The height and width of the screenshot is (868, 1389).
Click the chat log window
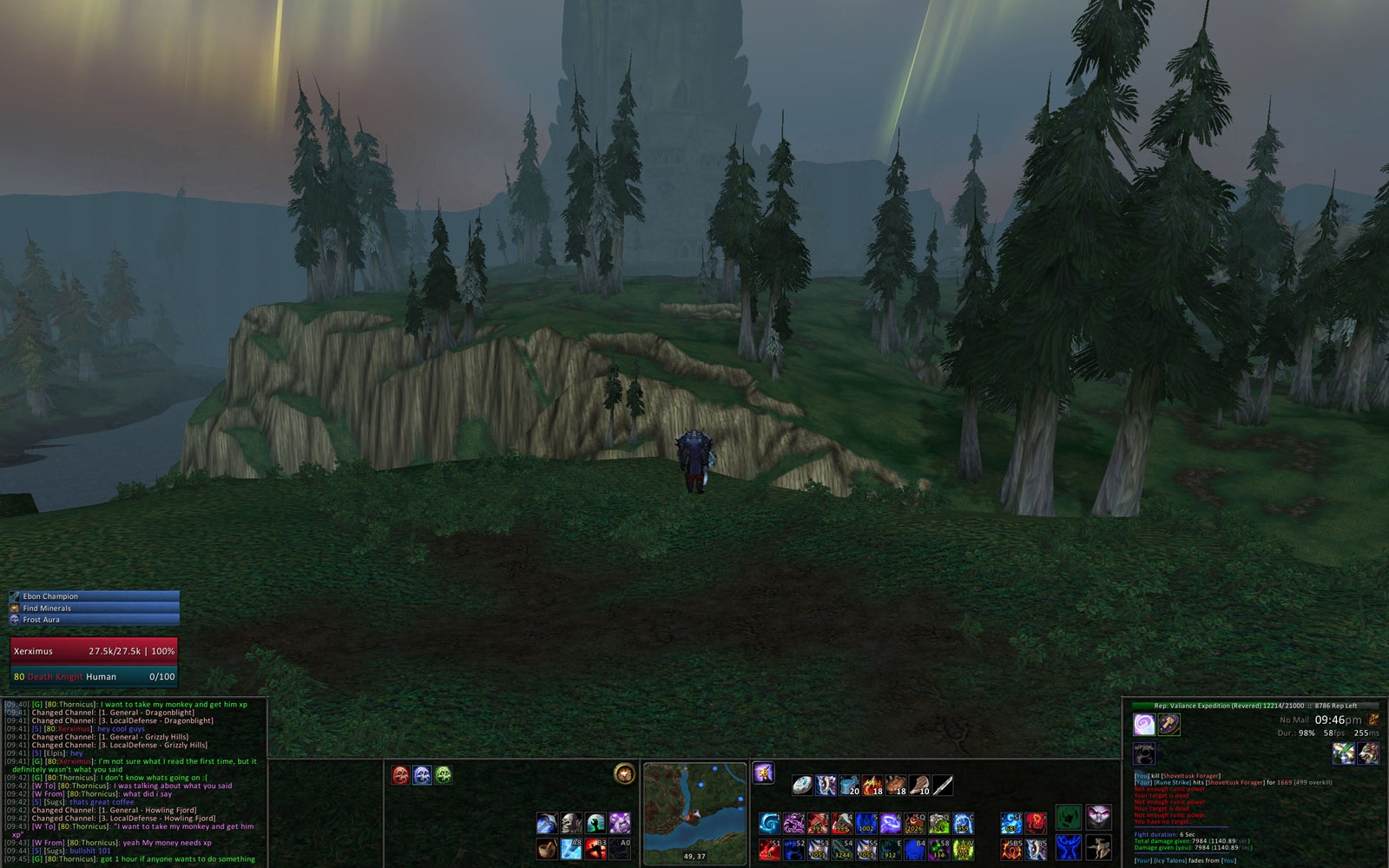tap(134, 781)
